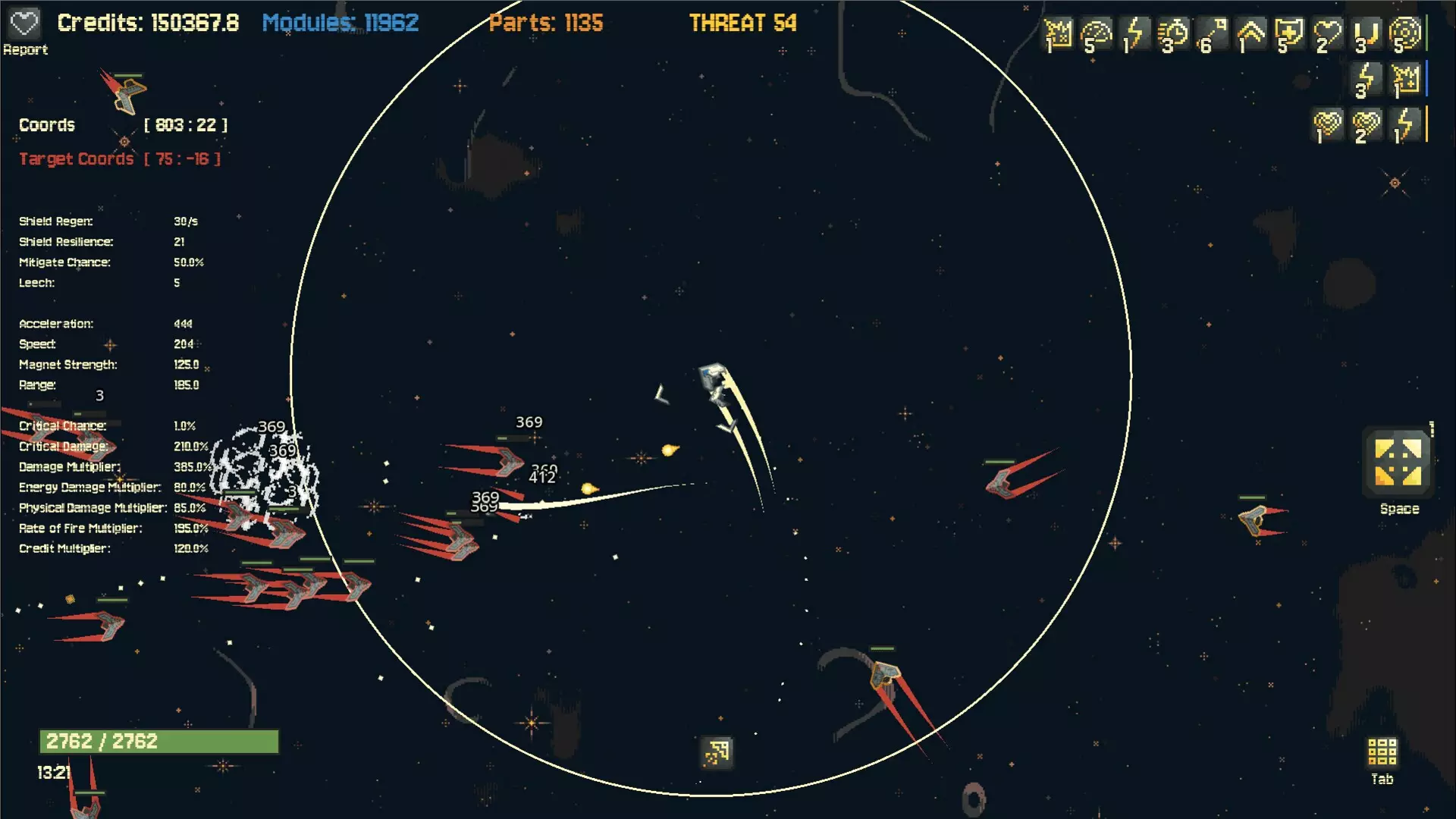Open the Report heart button

pyautogui.click(x=24, y=24)
